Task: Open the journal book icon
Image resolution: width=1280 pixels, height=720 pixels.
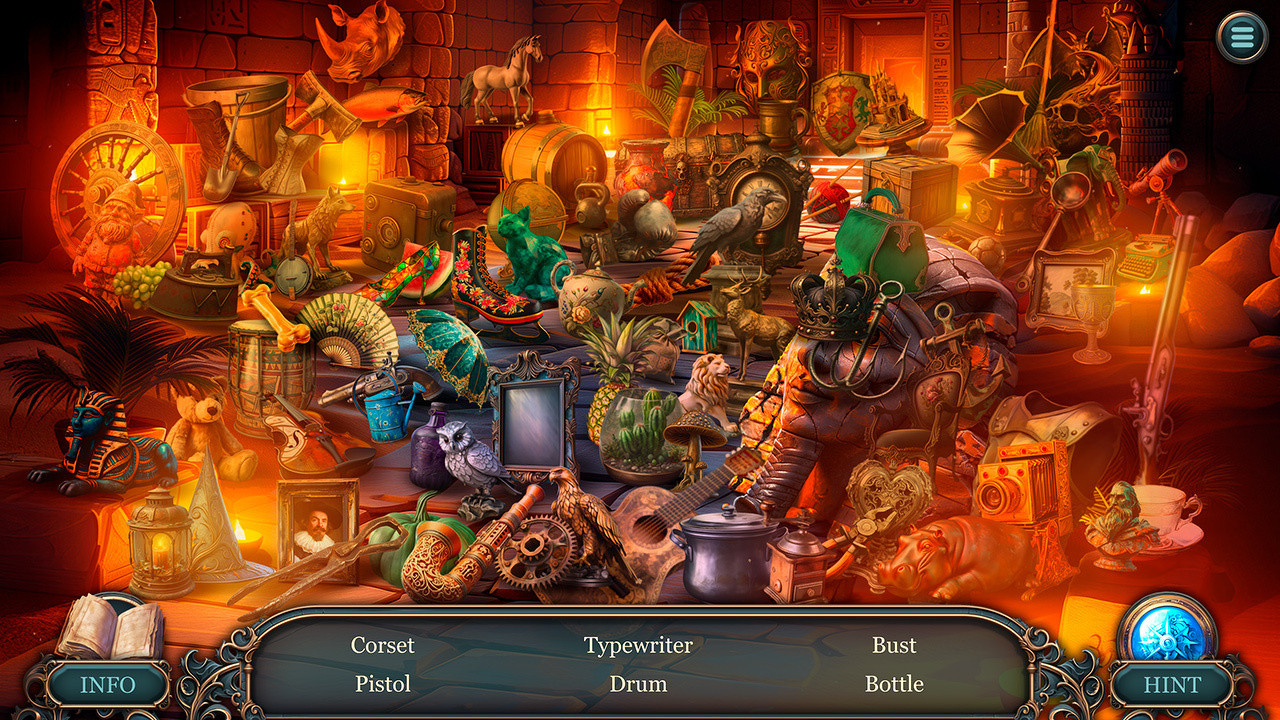Action: [x=108, y=627]
